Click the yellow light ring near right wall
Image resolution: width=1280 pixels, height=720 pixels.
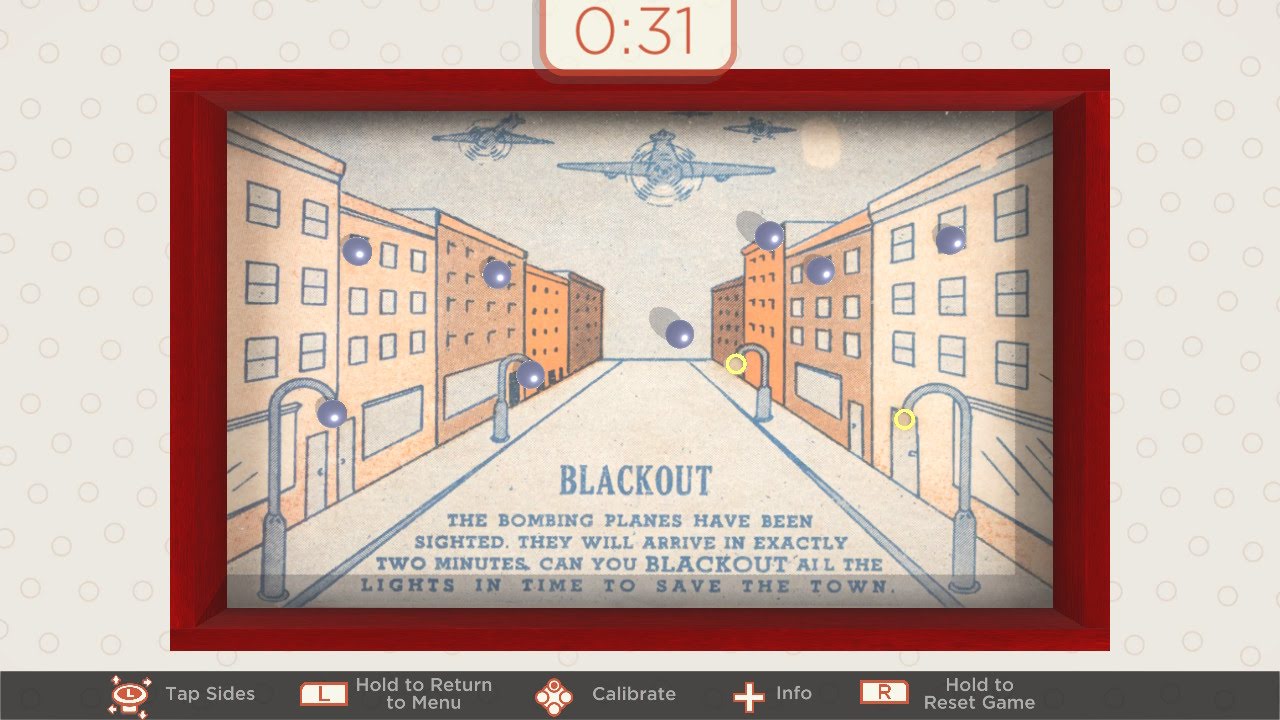[x=905, y=419]
